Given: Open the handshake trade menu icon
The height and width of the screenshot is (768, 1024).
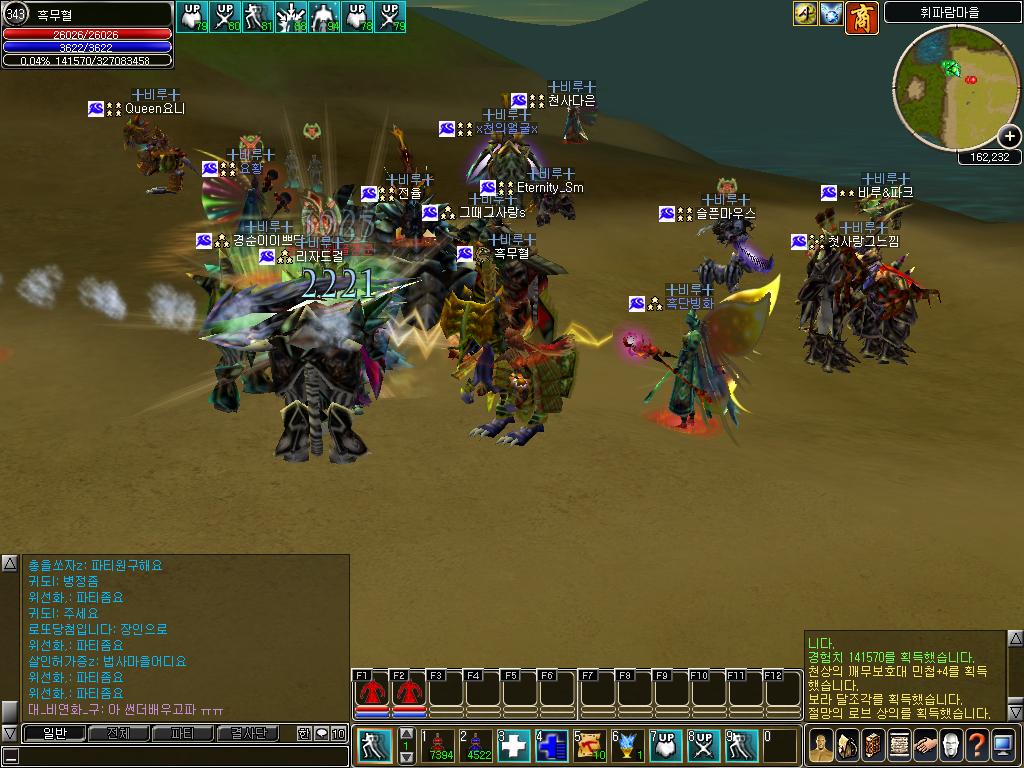Looking at the screenshot, I should pos(924,746).
